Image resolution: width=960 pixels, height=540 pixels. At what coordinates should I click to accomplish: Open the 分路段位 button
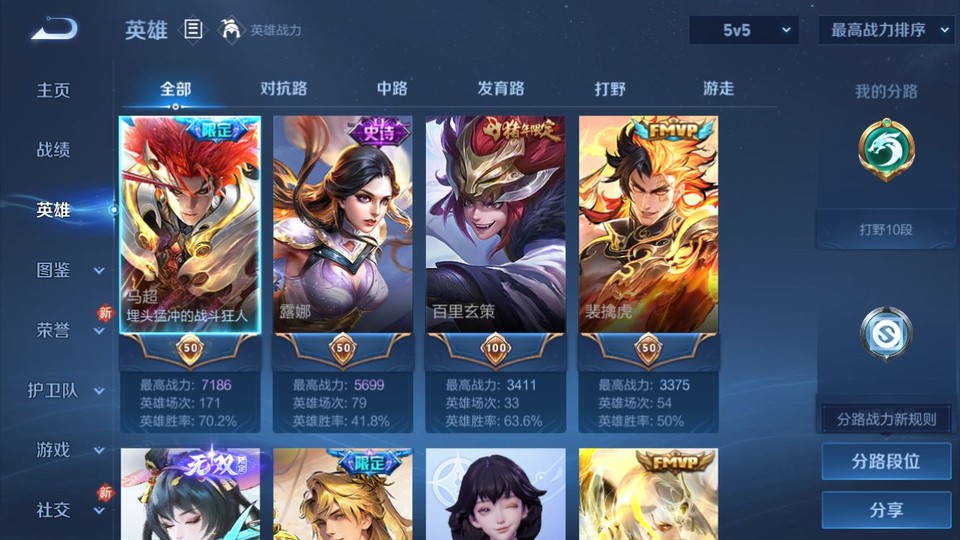886,462
